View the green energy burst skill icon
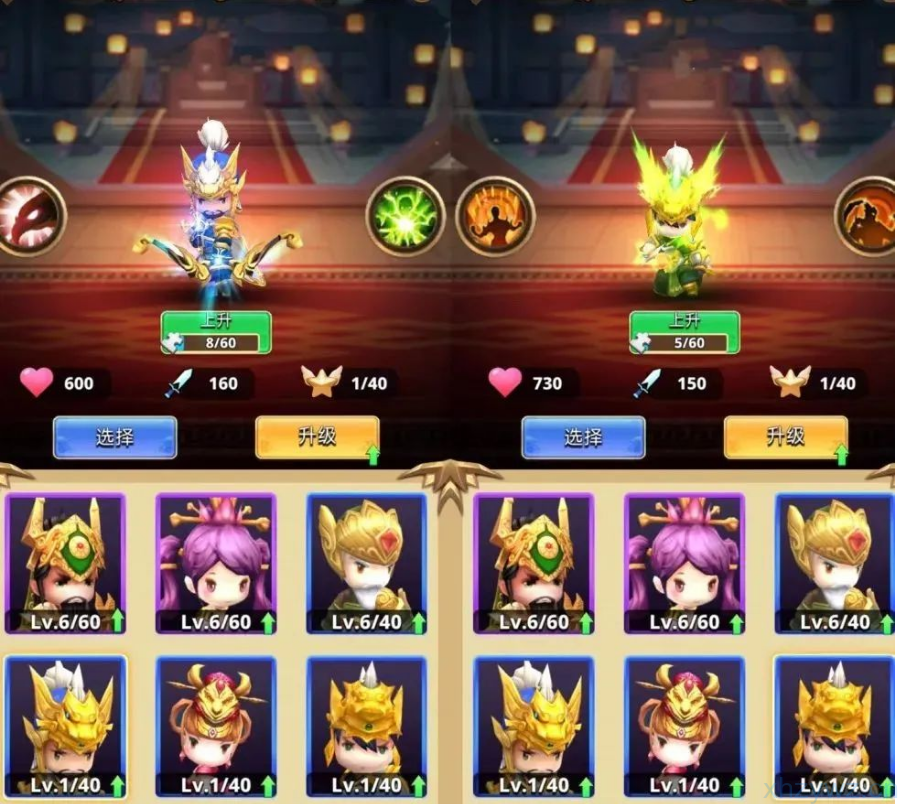Viewport: 898px width, 804px height. tap(405, 217)
